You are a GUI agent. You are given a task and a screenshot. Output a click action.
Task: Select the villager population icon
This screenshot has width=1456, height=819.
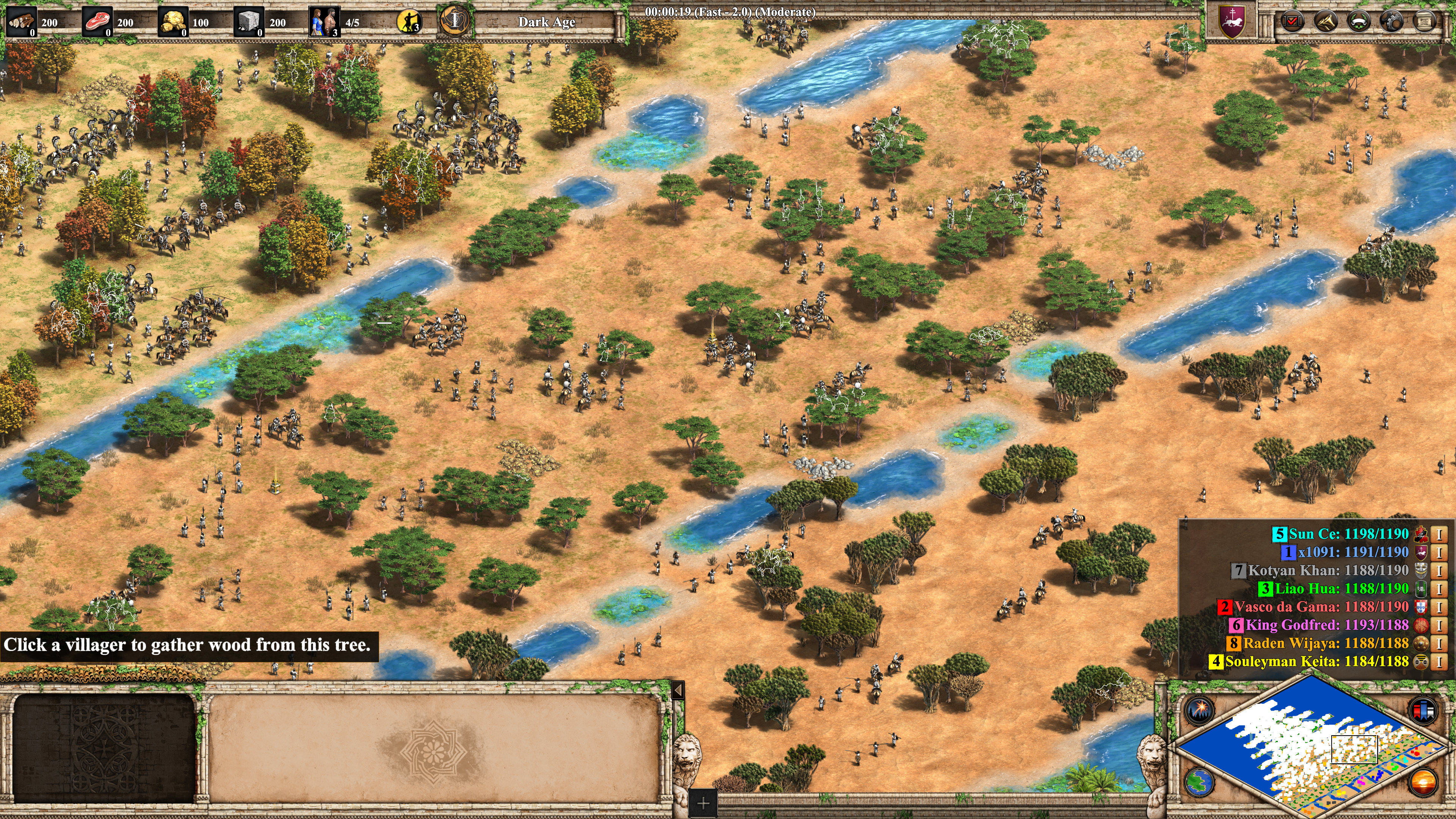point(324,22)
